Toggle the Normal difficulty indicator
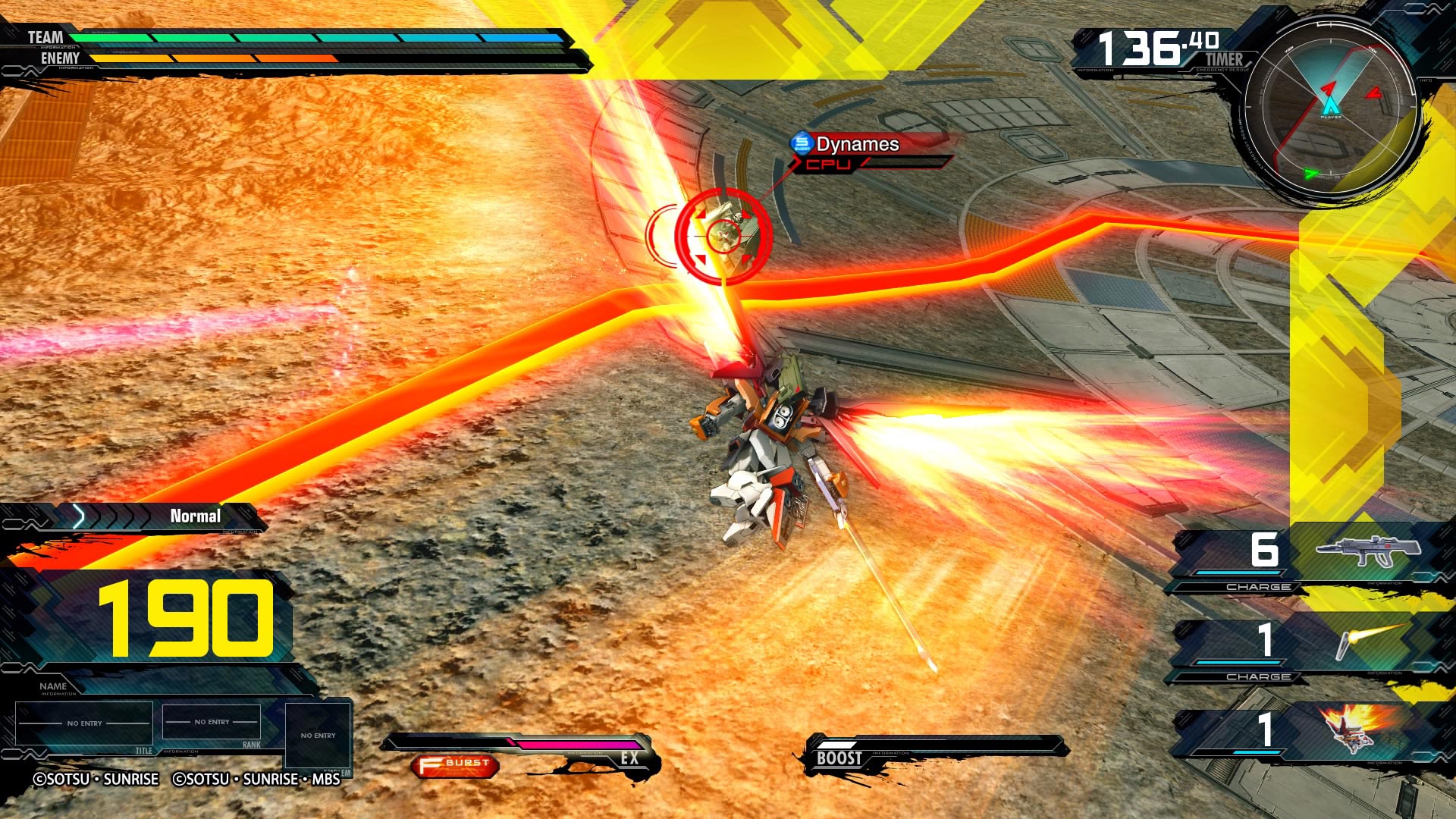1456x819 pixels. coord(195,516)
